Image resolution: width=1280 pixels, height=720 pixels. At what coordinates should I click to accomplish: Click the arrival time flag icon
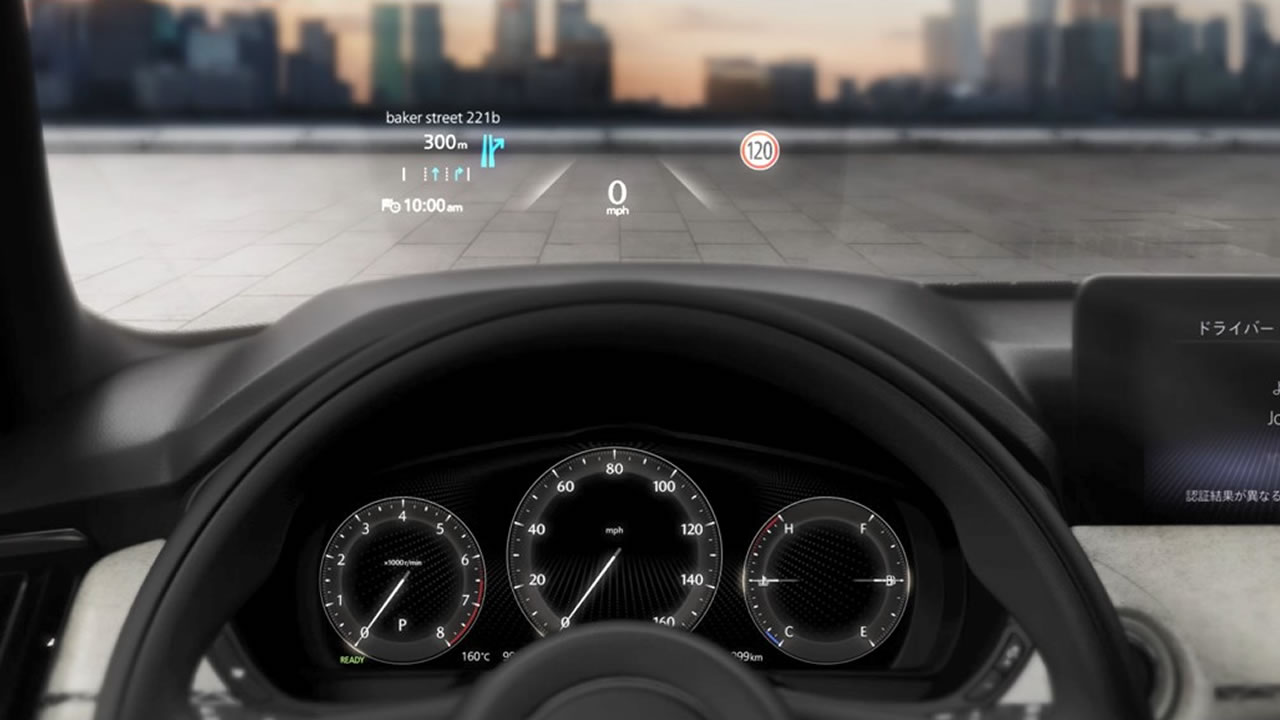point(390,206)
